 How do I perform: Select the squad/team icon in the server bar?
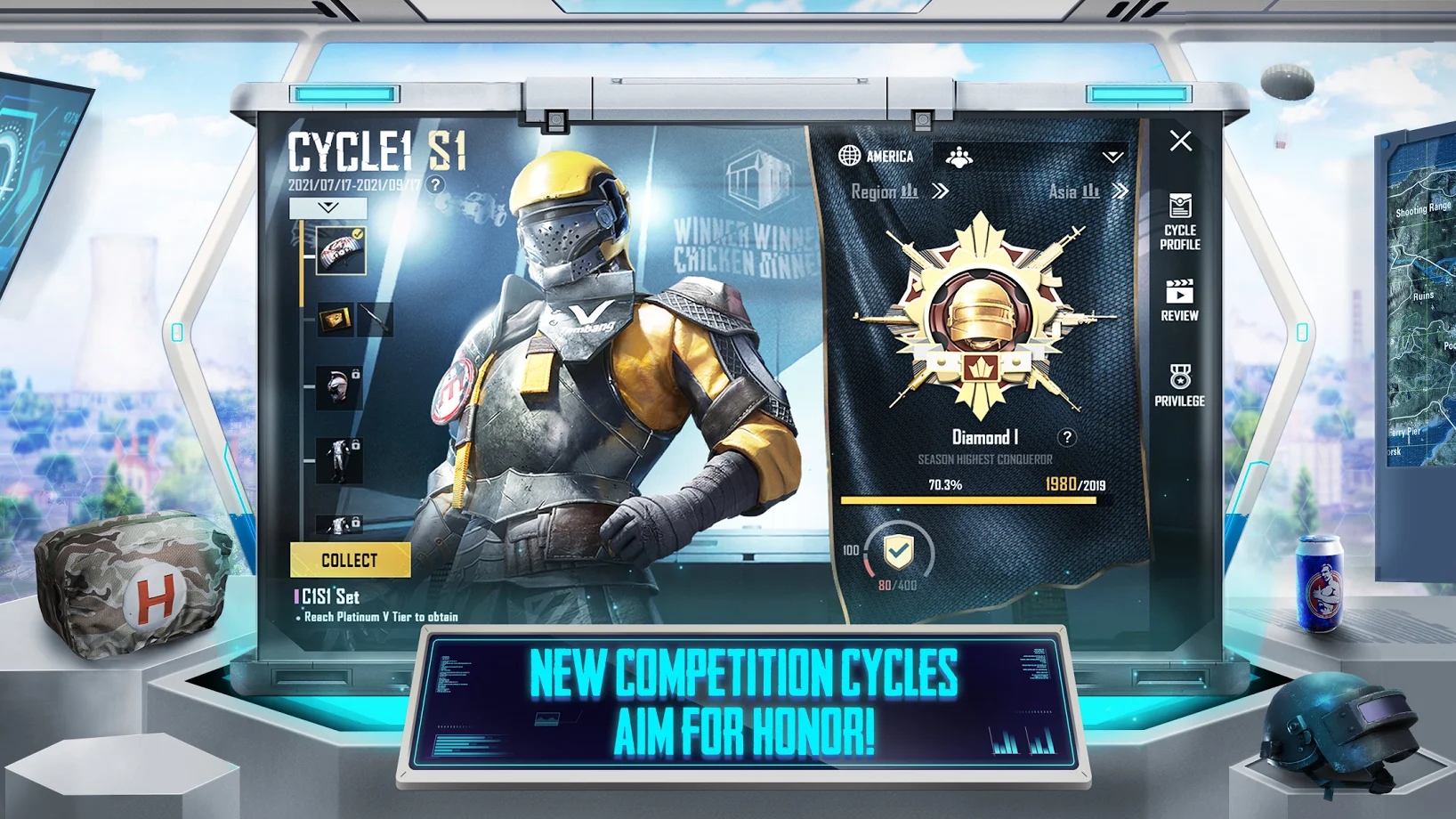(959, 158)
